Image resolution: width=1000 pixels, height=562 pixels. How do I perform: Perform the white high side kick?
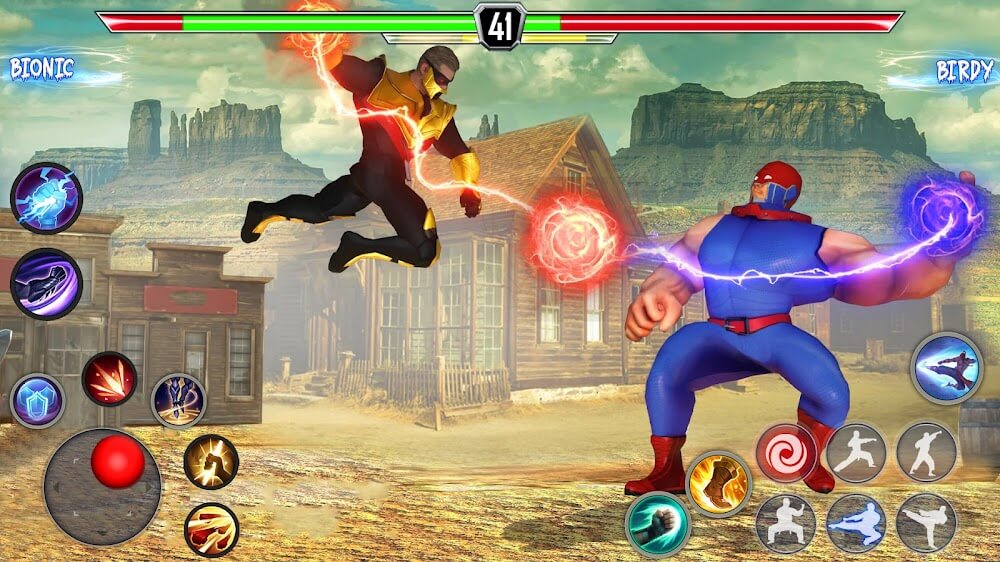click(925, 523)
